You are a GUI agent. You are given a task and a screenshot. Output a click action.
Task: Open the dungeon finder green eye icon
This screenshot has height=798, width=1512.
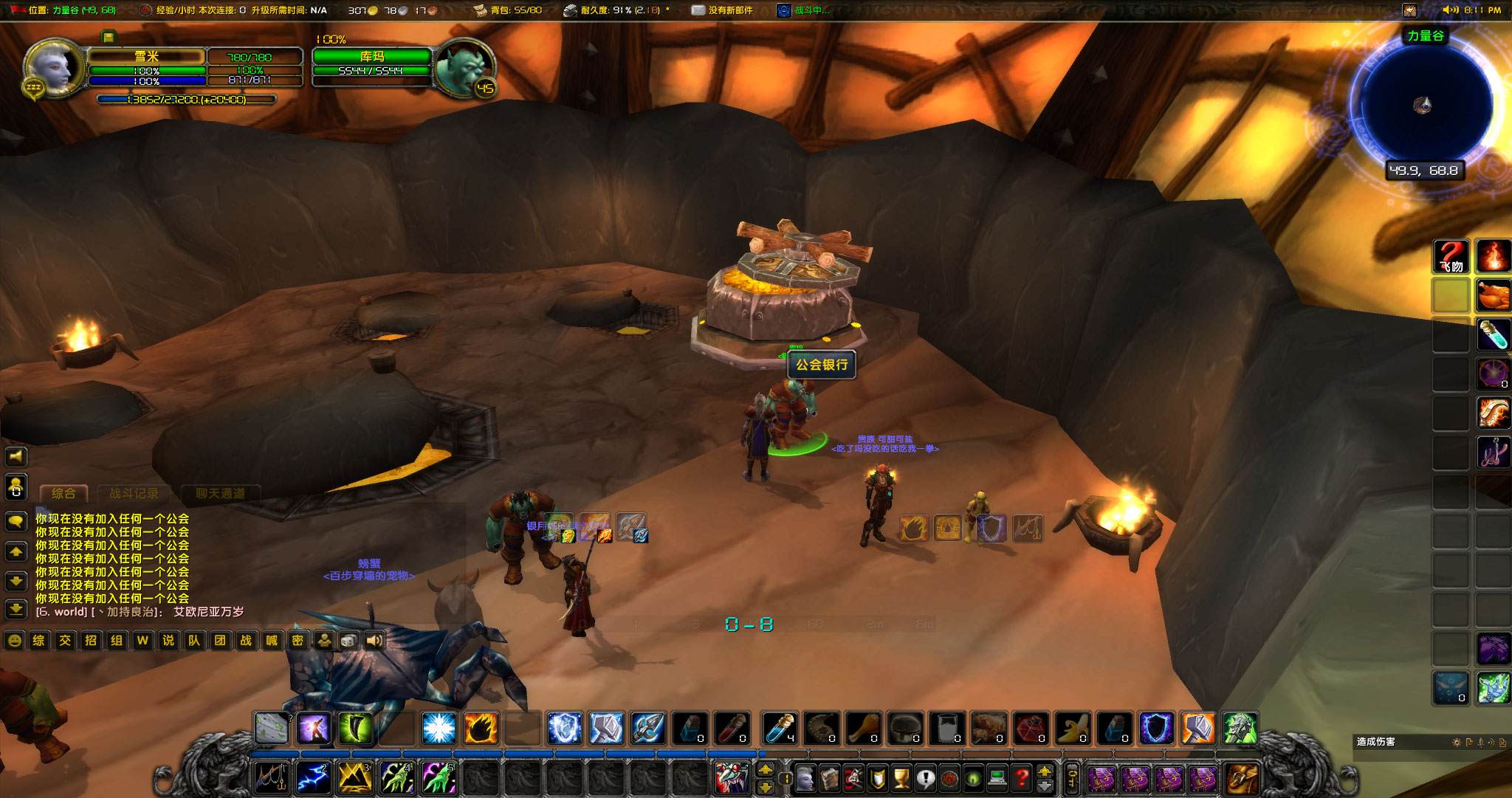pos(973,778)
